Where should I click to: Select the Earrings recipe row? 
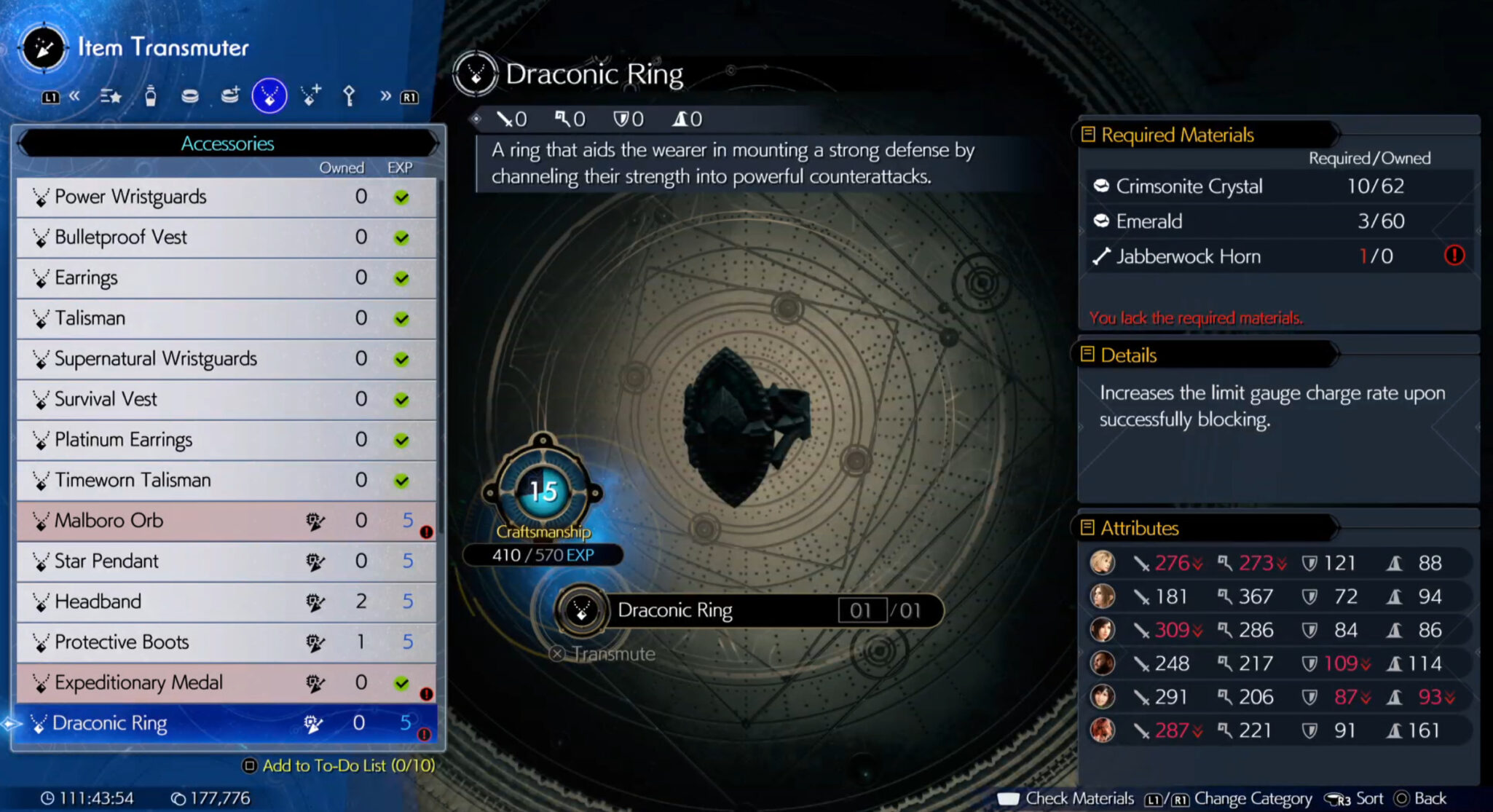(226, 277)
